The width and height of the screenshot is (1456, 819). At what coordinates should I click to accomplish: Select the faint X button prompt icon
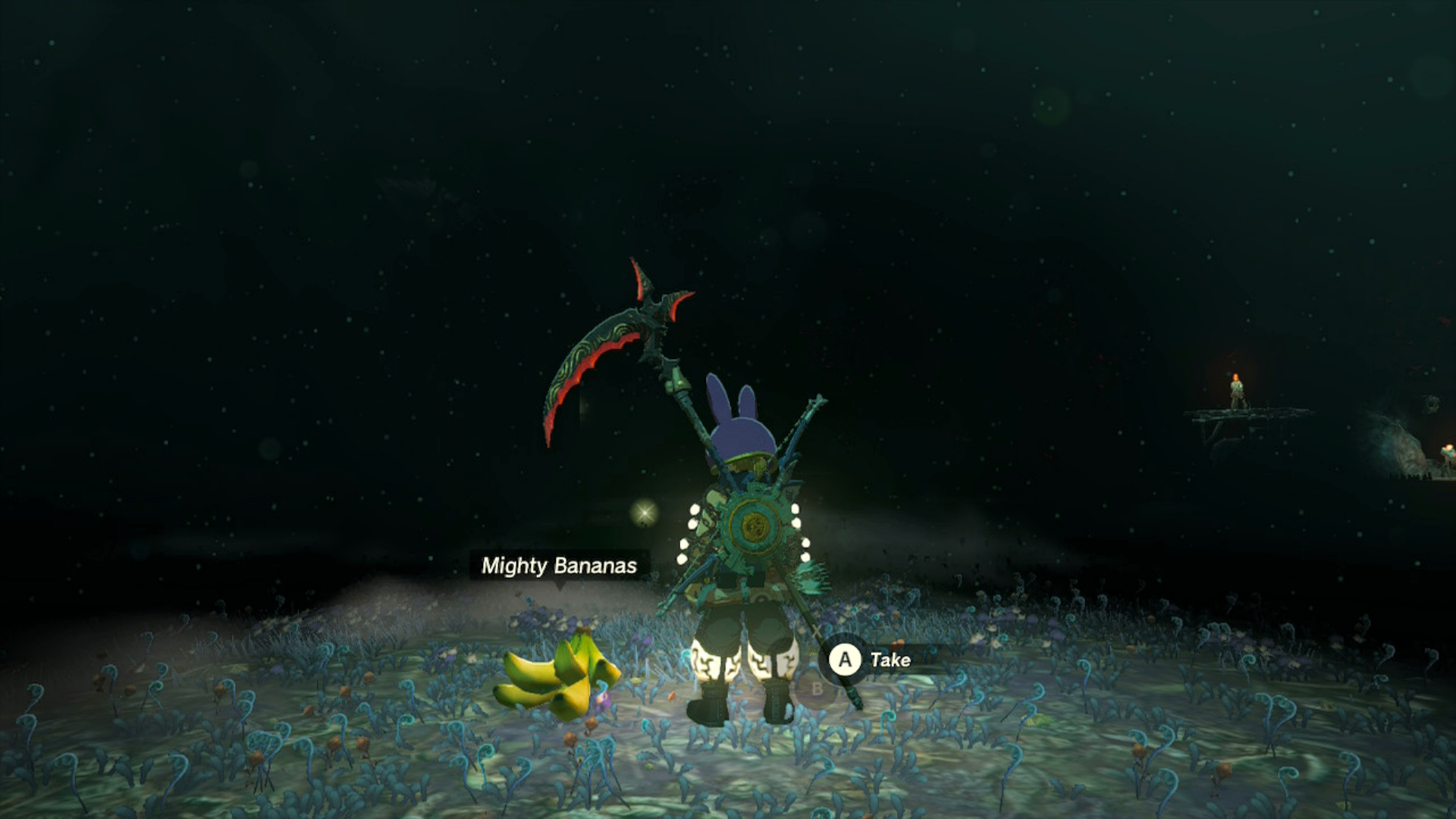(x=817, y=630)
